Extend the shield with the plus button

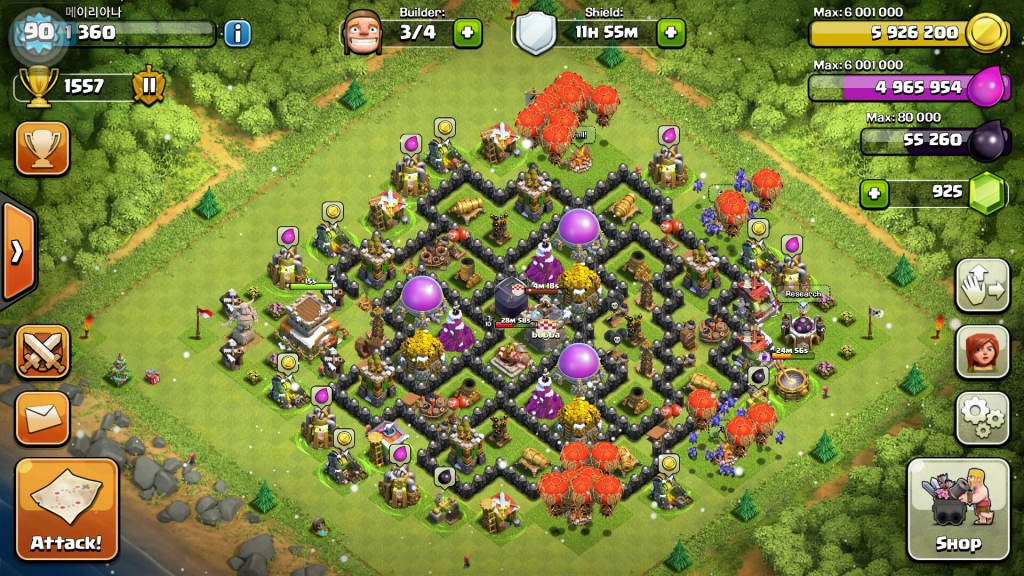pyautogui.click(x=670, y=33)
